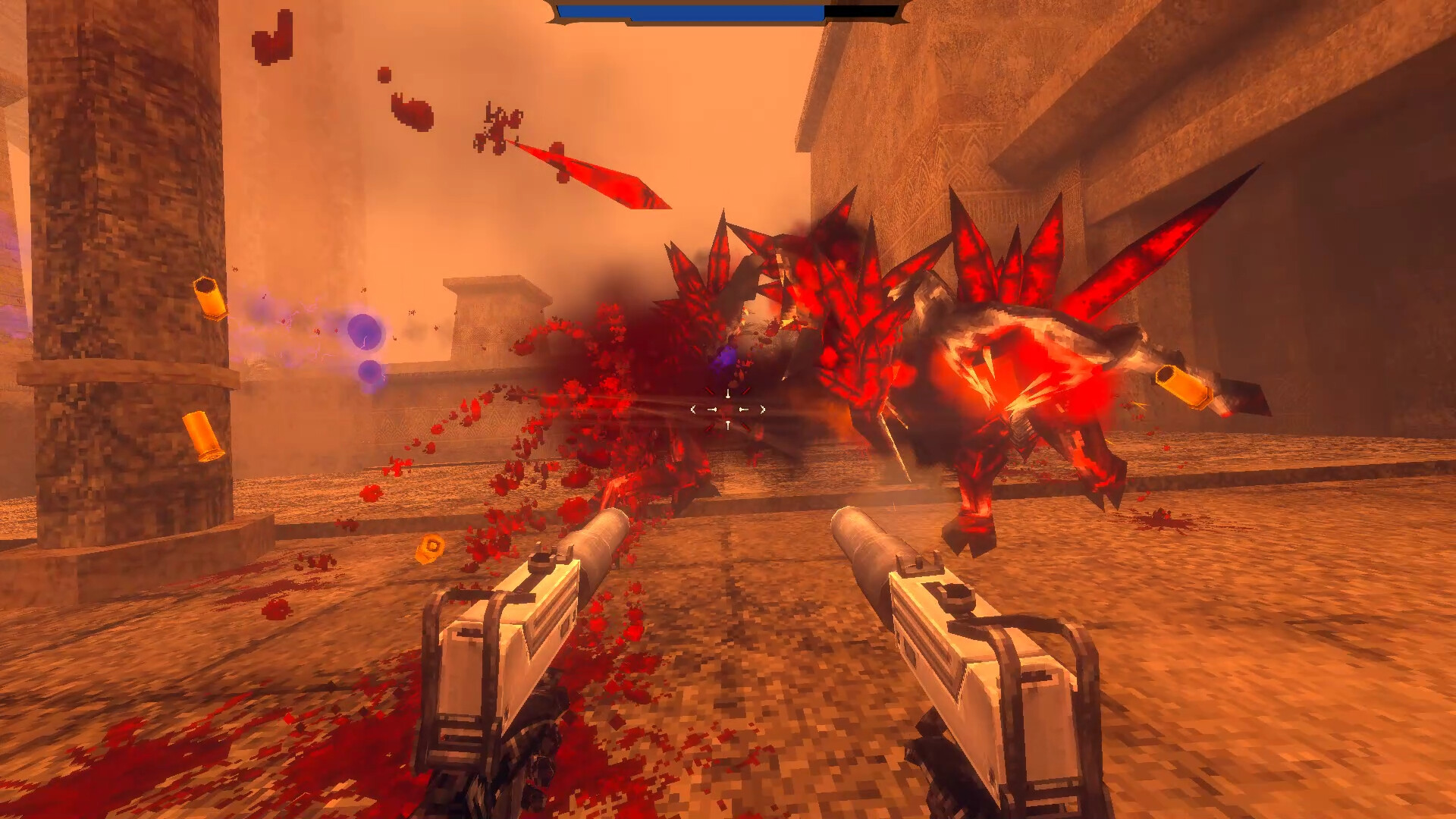Click the downward arrow above the crosshair
This screenshot has width=1456, height=819.
pos(728,393)
